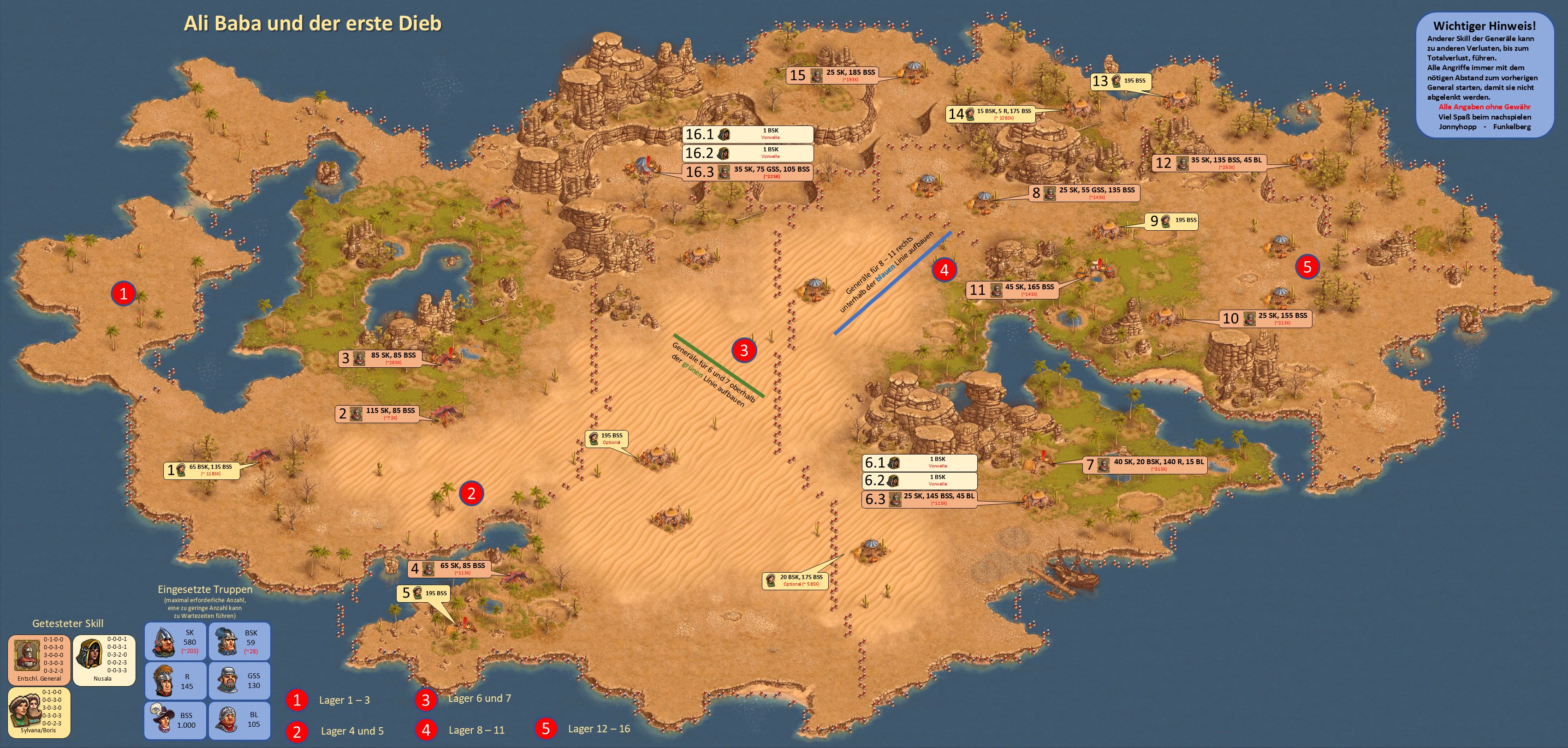Select the SK 580 troop tile

(176, 641)
